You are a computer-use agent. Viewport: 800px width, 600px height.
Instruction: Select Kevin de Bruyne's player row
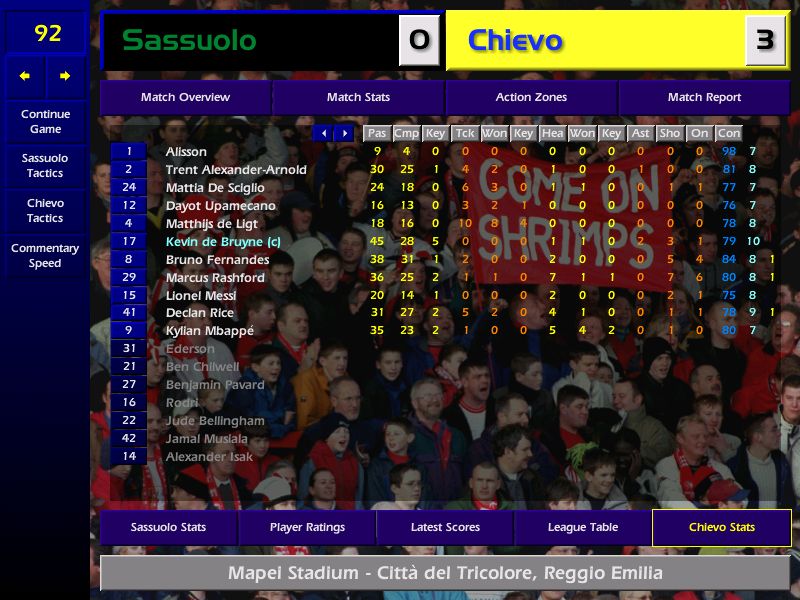pyautogui.click(x=216, y=241)
